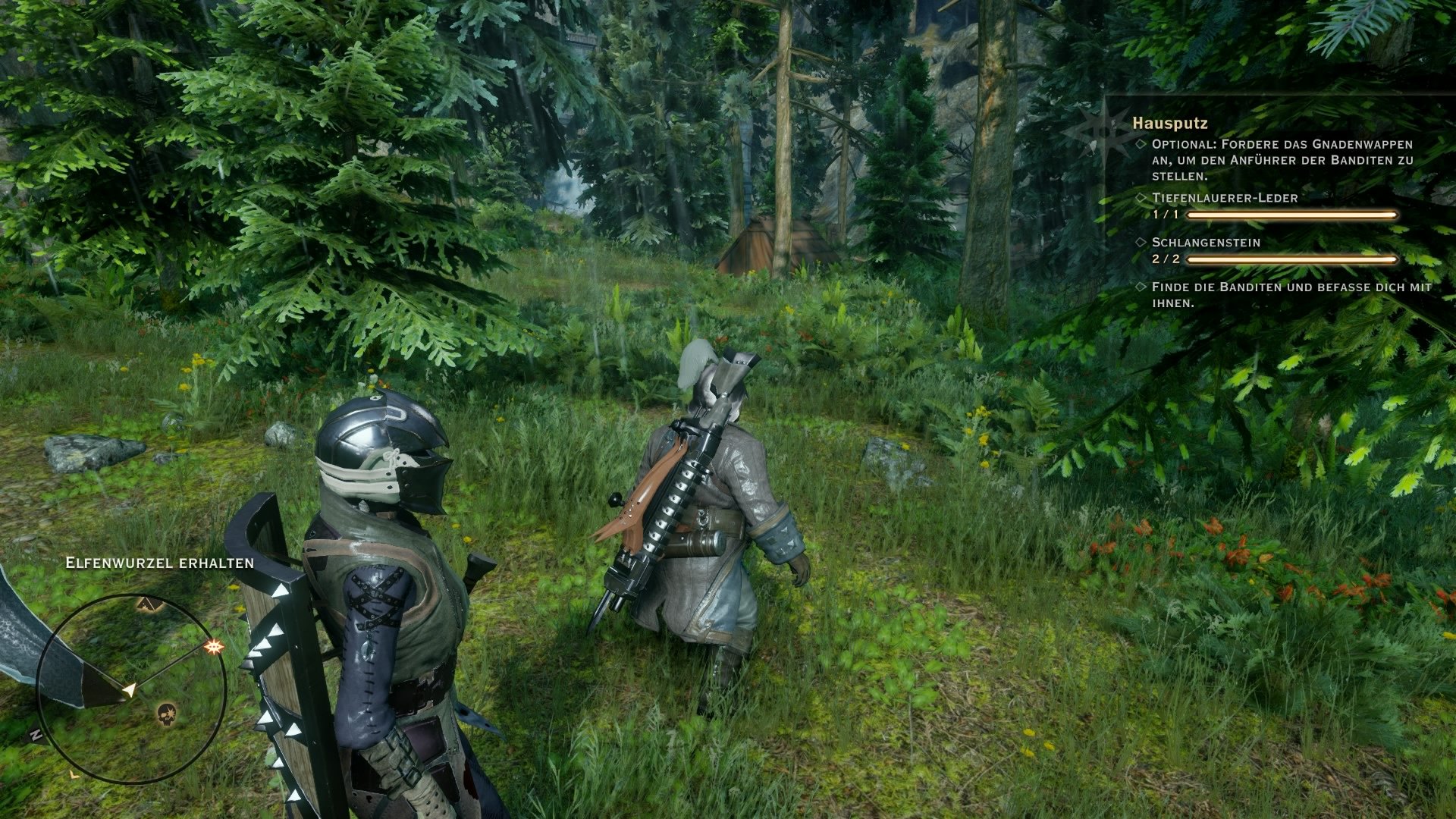
Task: Toggle the diamond beside the optional Gnadenwappen objective
Action: coord(1141,146)
